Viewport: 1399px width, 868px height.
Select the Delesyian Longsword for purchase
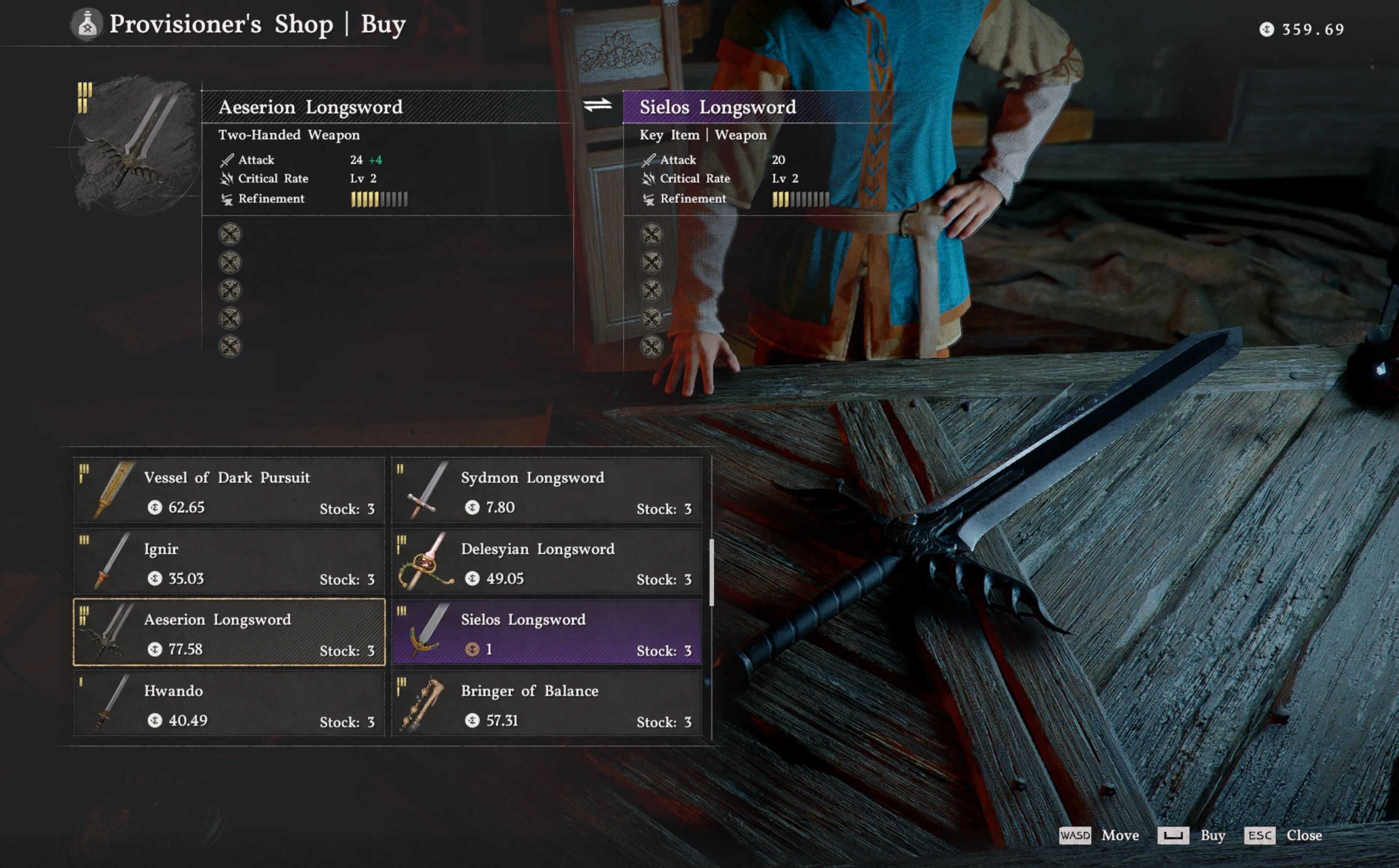[547, 562]
